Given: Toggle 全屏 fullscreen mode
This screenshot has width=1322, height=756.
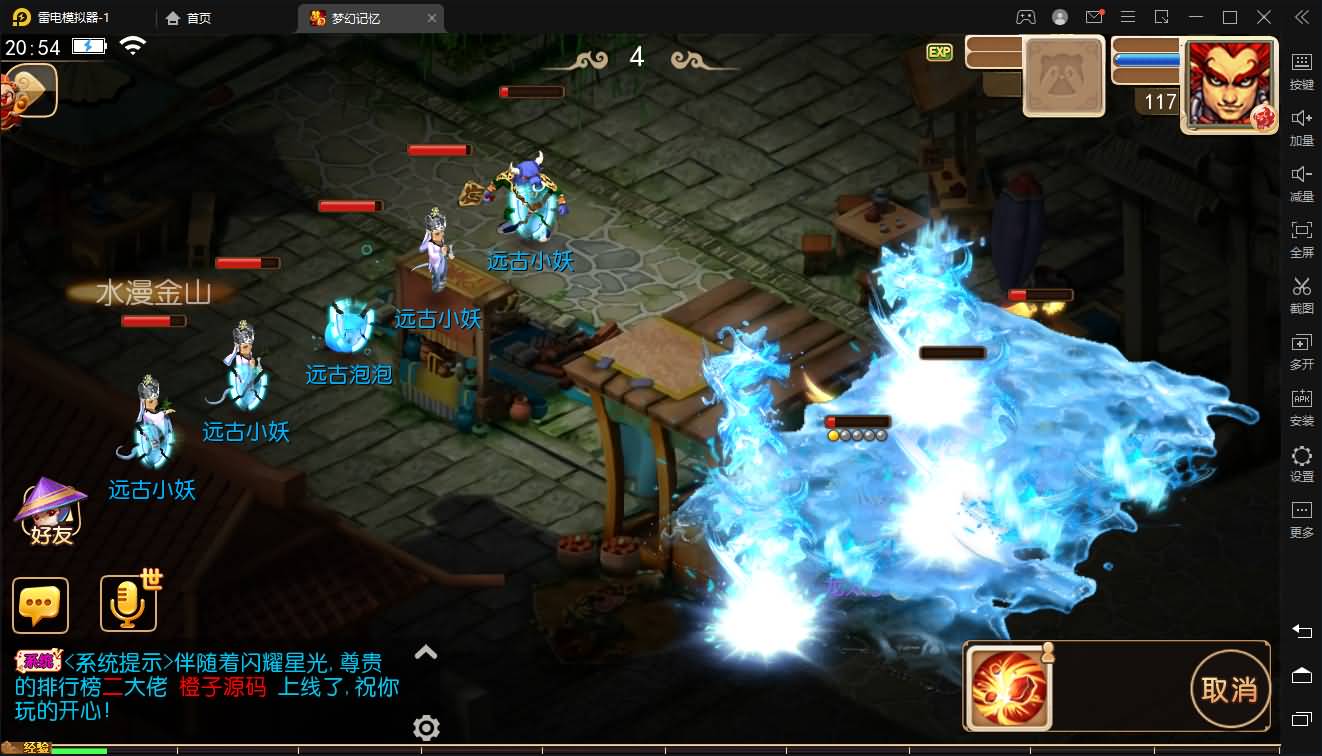Looking at the screenshot, I should [1301, 236].
